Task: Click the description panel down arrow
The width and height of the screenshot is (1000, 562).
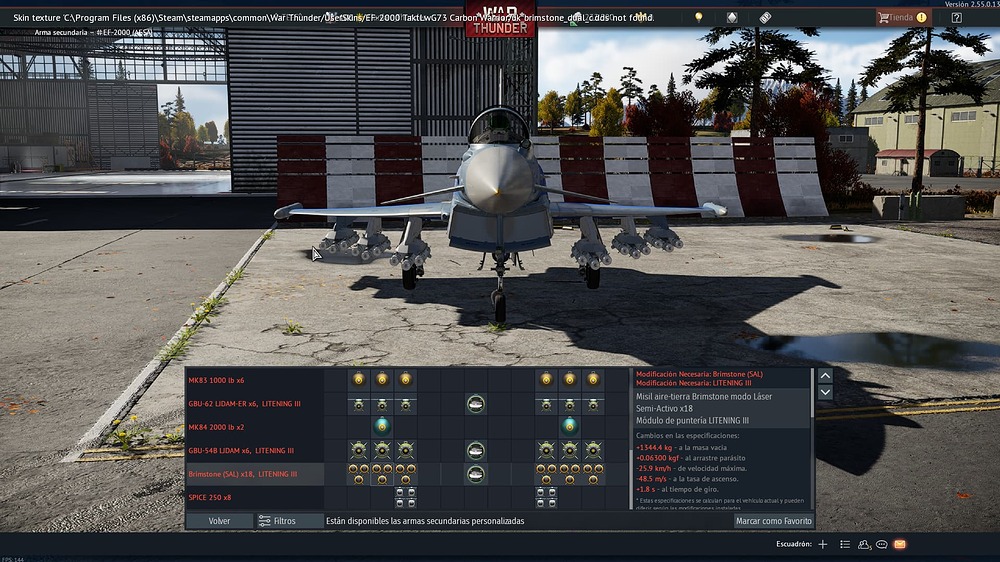Action: (825, 393)
